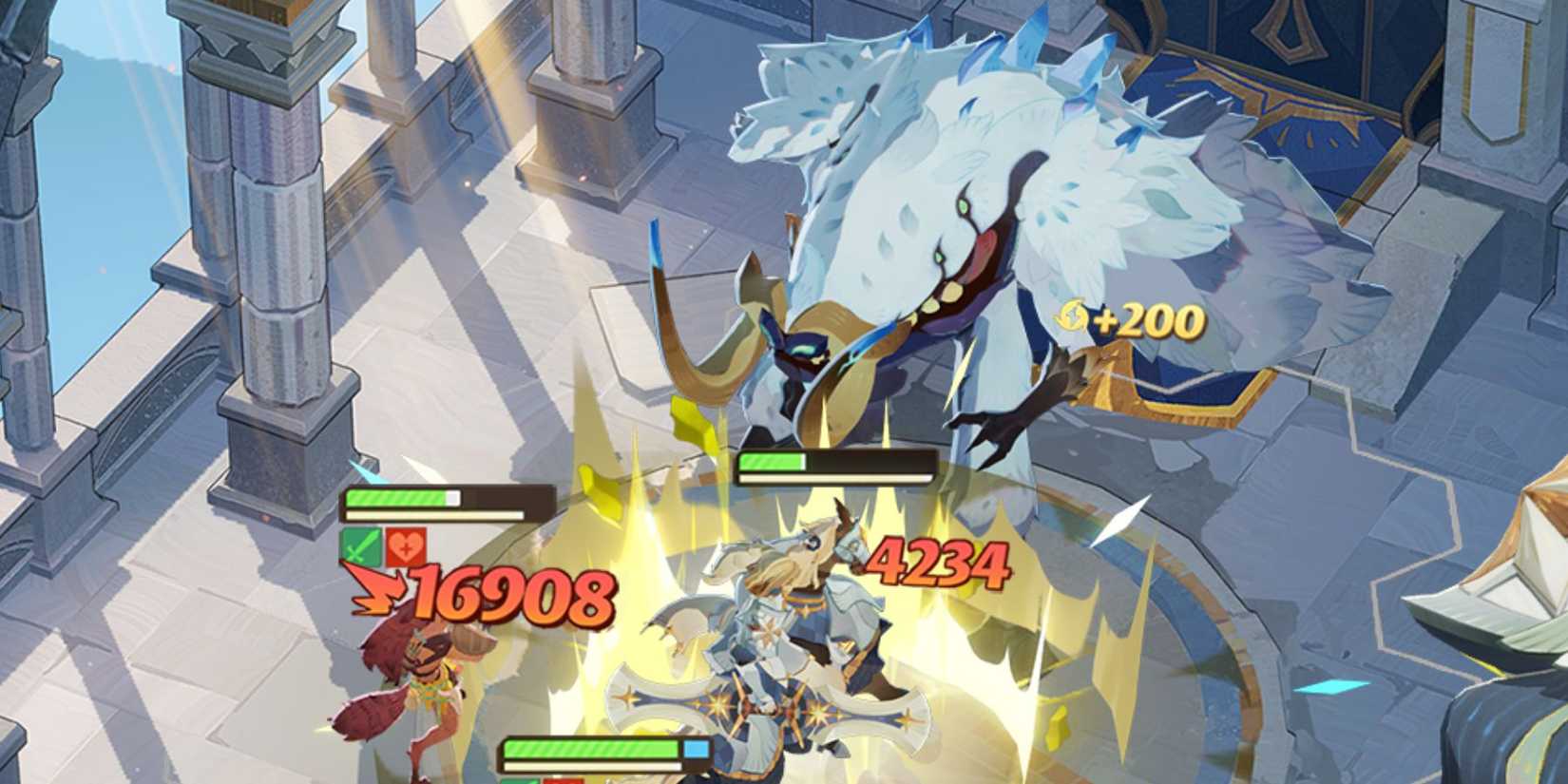This screenshot has height=784, width=1568.
Task: Open the bottom hero's health bar details
Action: click(599, 751)
